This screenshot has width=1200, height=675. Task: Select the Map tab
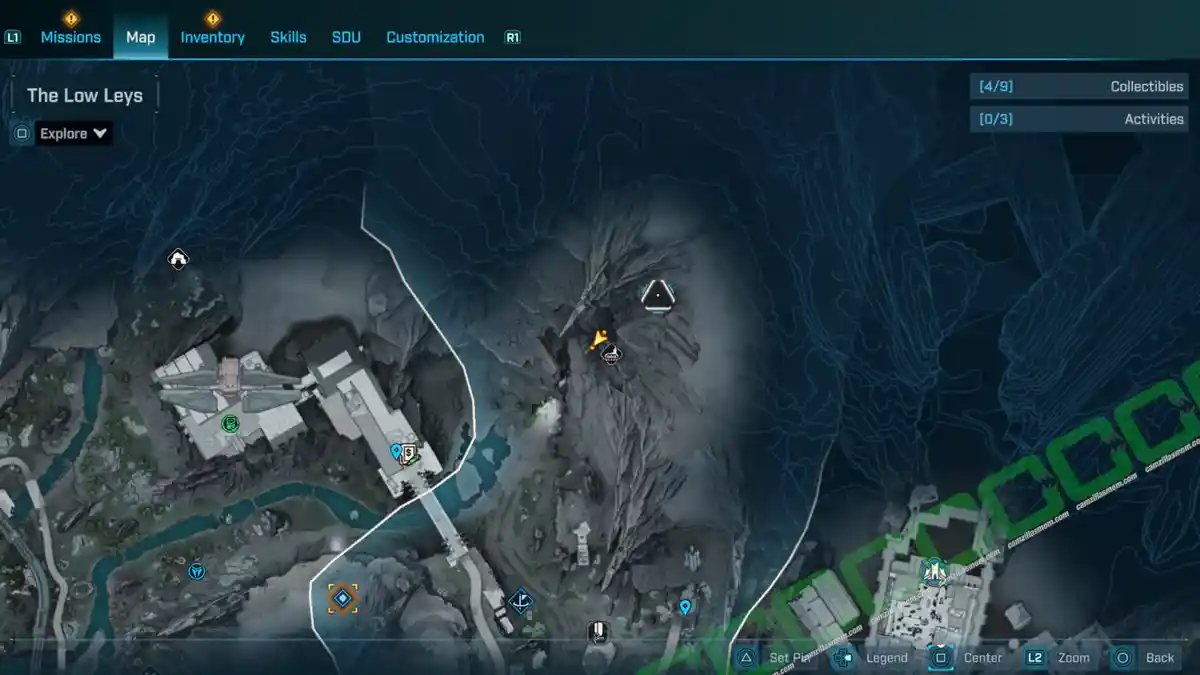pos(140,37)
